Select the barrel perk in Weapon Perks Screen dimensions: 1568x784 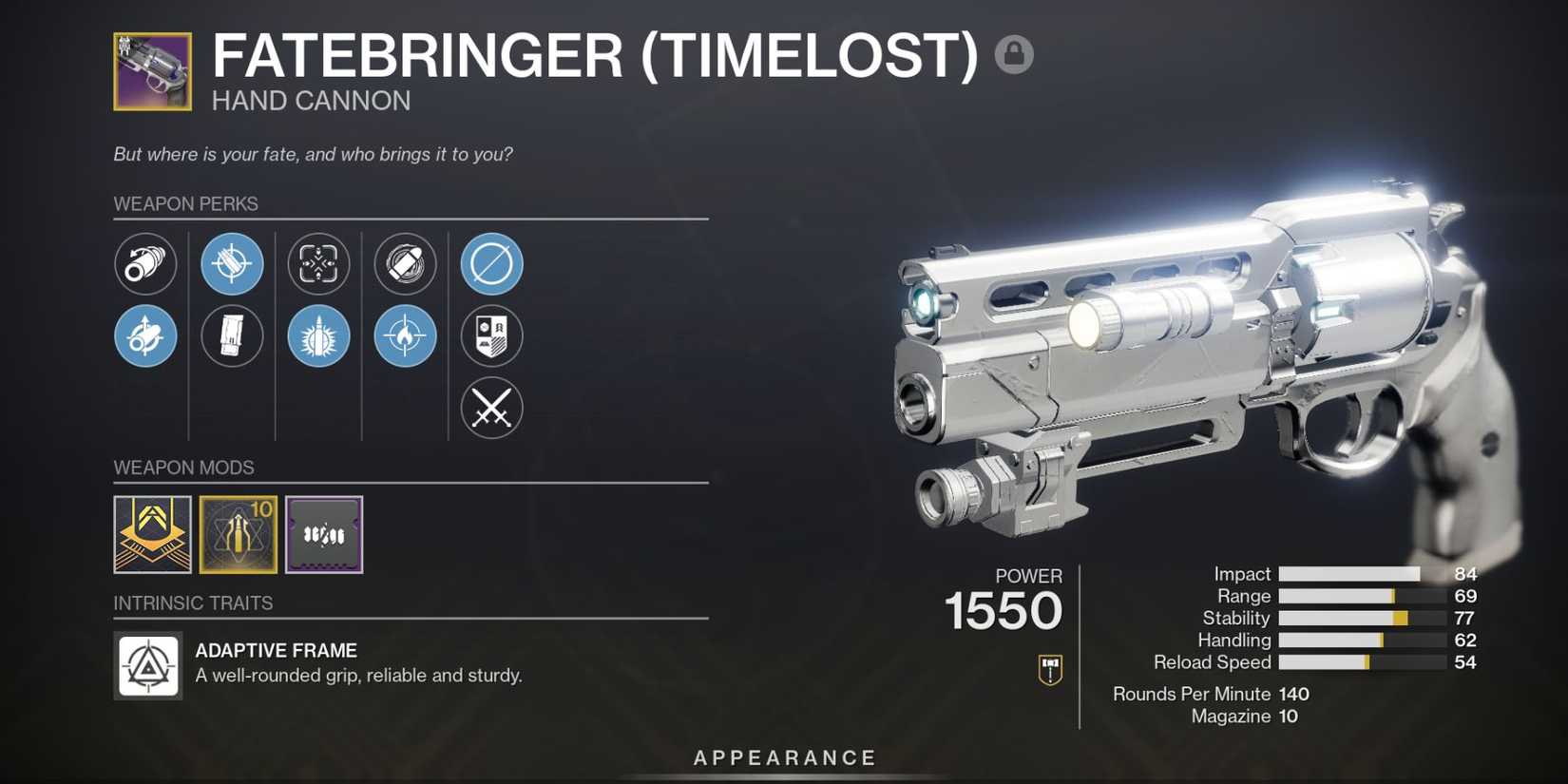coord(145,264)
